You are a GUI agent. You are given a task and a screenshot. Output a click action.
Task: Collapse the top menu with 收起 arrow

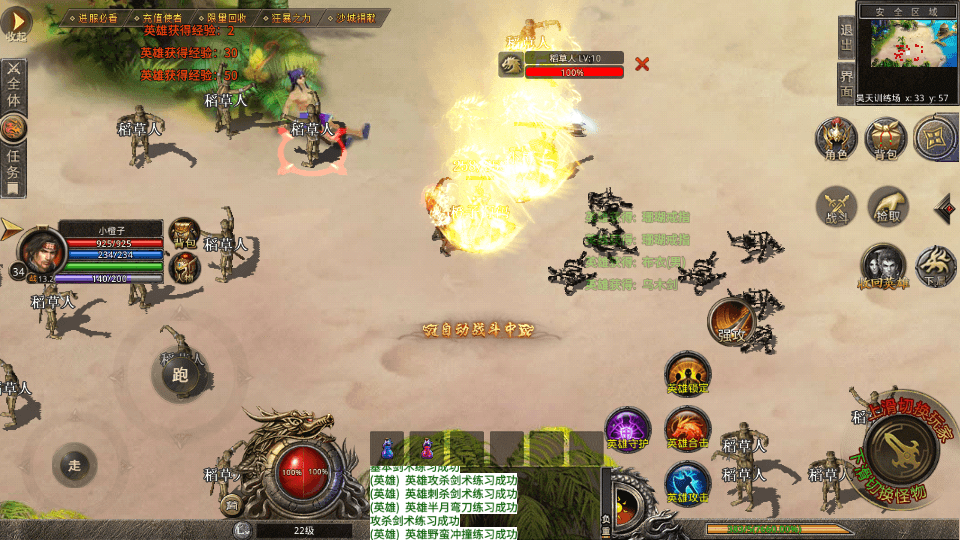point(17,24)
